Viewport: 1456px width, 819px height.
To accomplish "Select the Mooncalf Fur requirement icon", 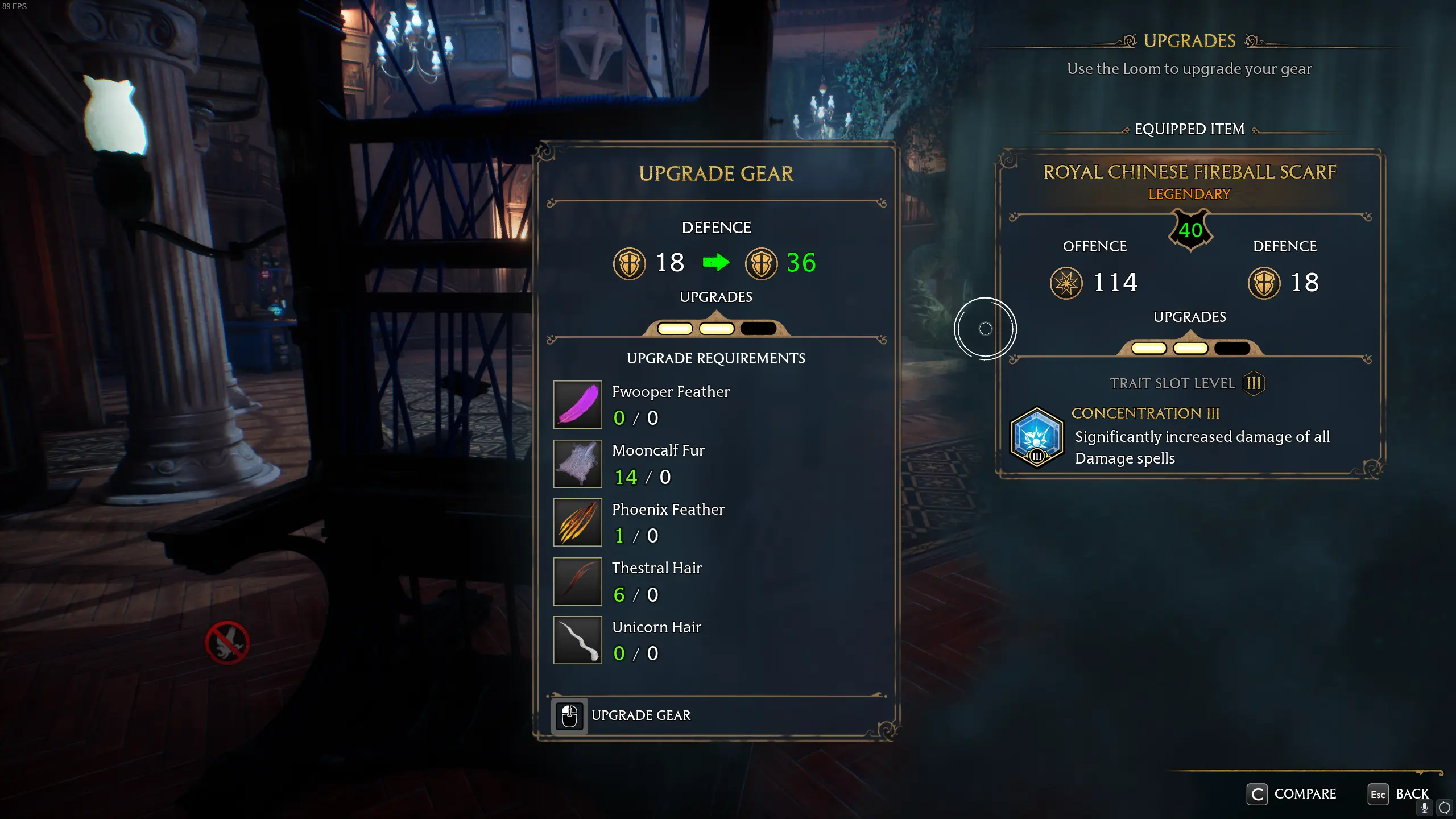I will coord(577,464).
